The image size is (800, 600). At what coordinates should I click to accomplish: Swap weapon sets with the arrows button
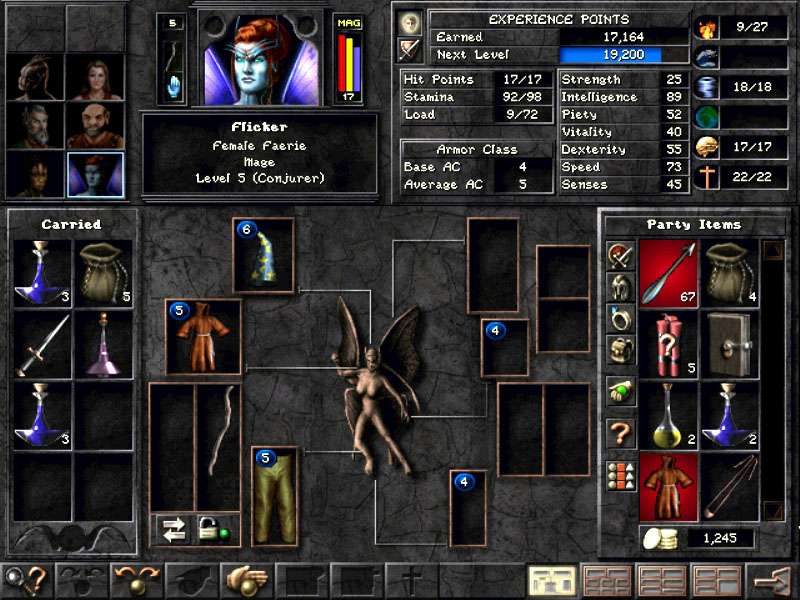click(175, 529)
